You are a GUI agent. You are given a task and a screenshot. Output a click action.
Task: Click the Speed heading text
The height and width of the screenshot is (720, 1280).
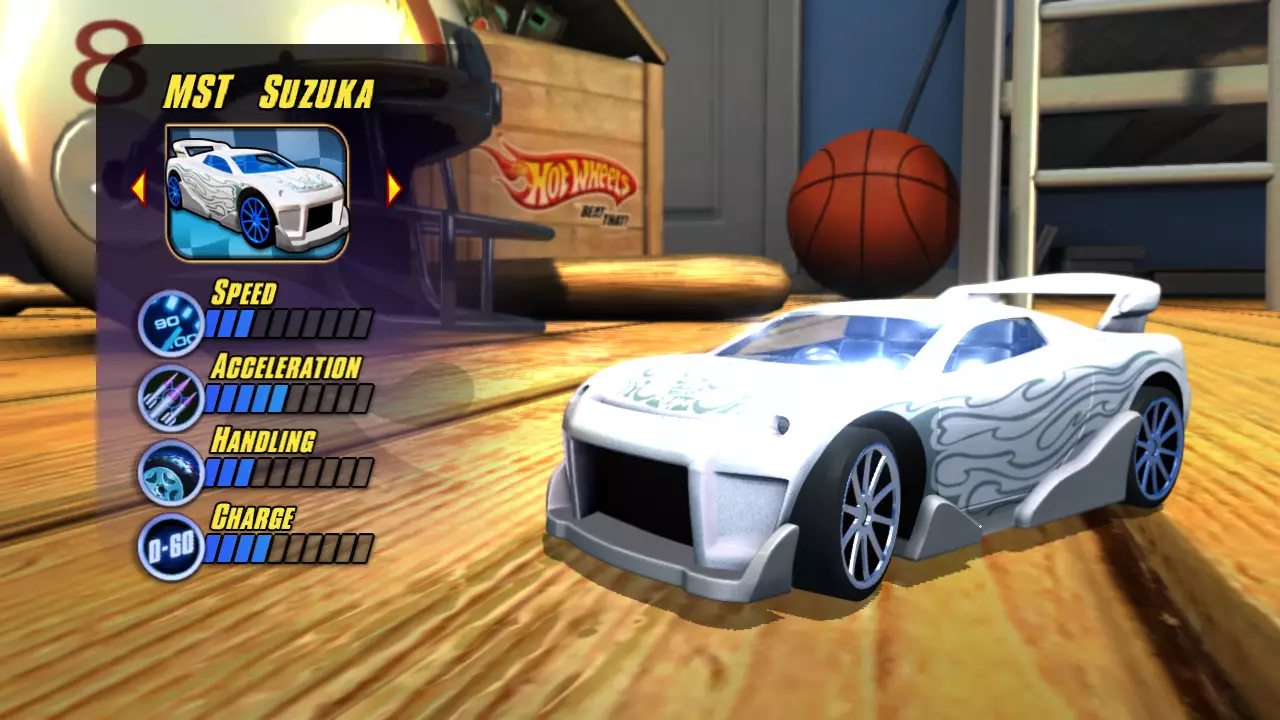click(x=243, y=293)
